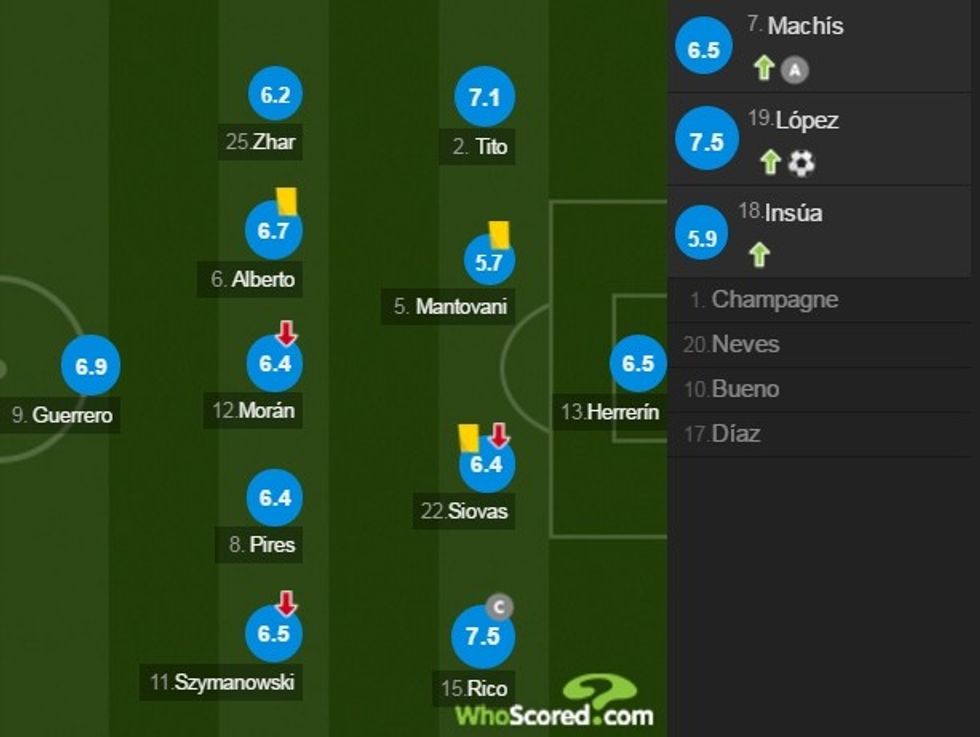This screenshot has width=980, height=737.
Task: Select Díaz in the substitutes list
Action: coord(735,434)
